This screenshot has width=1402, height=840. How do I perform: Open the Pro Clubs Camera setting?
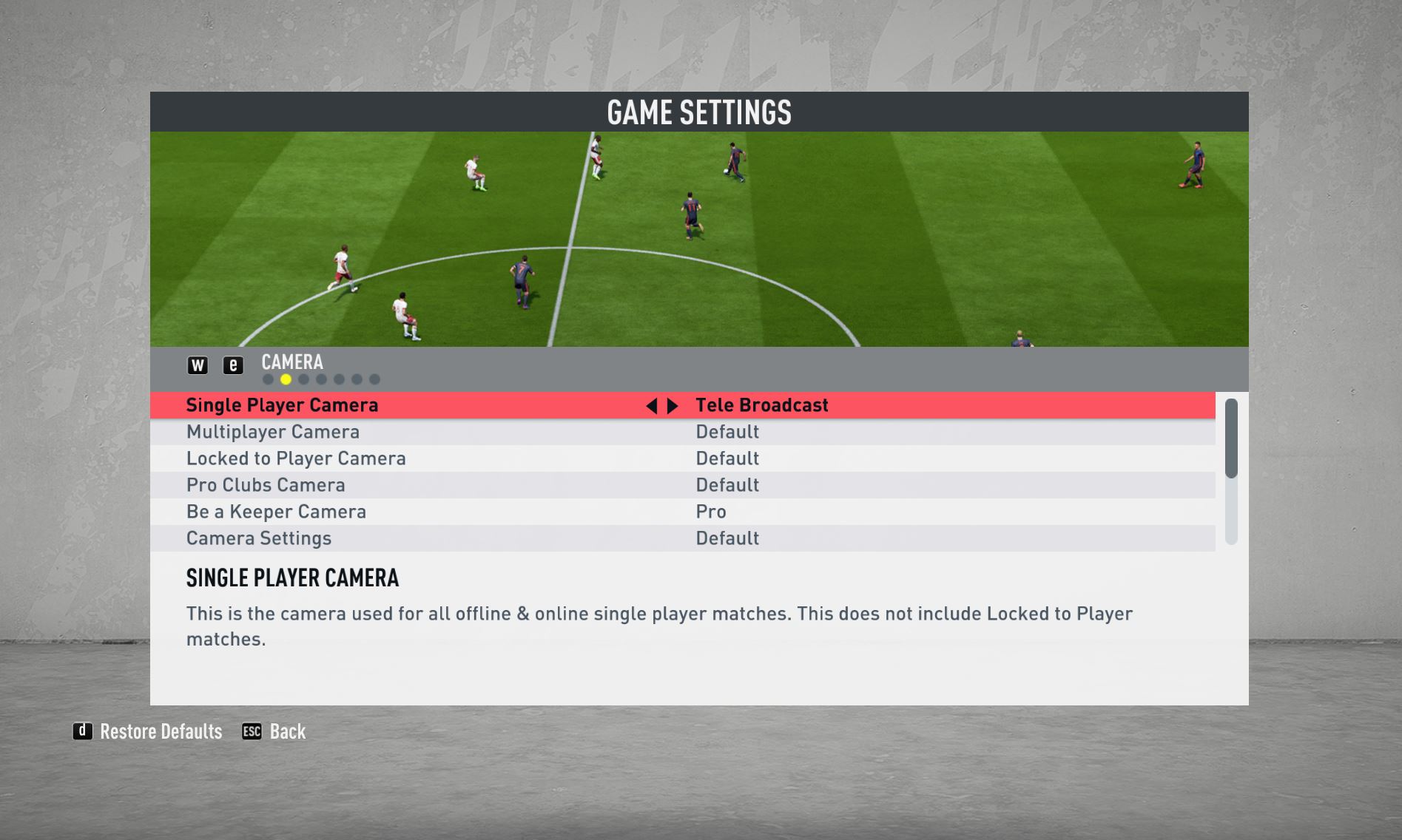pos(266,485)
